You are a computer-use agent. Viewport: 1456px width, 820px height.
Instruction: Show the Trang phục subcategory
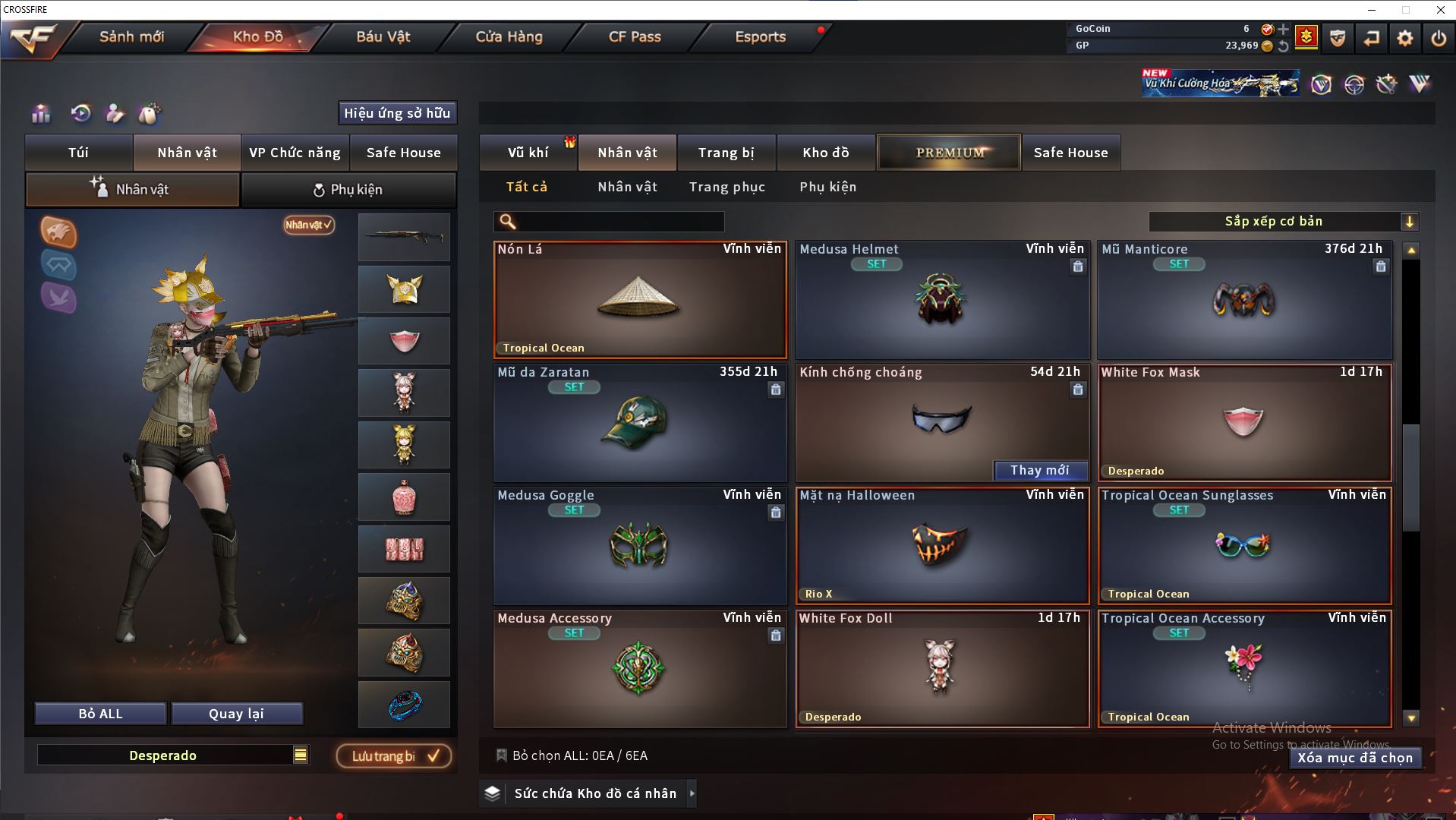[x=726, y=187]
